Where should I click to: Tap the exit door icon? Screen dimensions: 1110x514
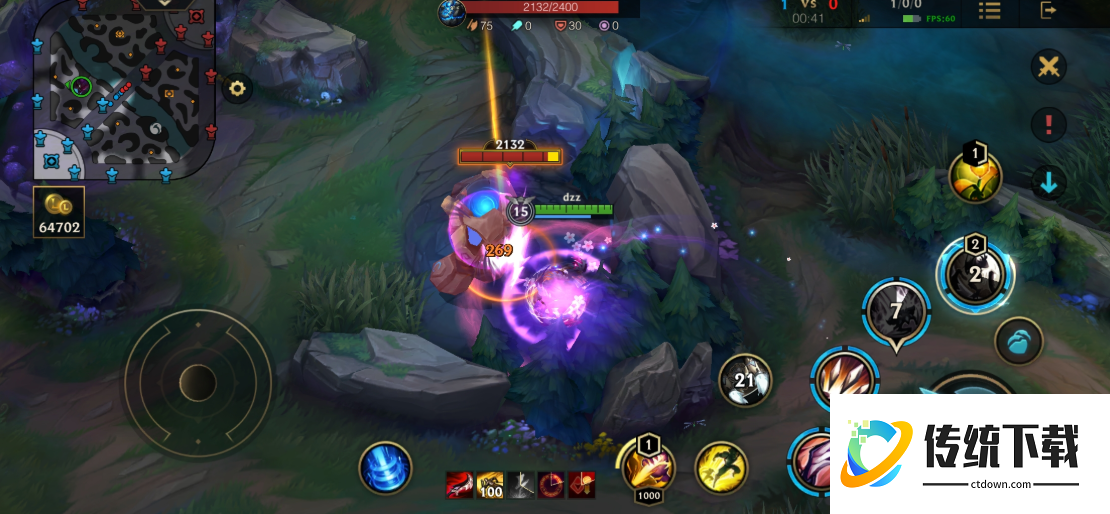click(1048, 11)
